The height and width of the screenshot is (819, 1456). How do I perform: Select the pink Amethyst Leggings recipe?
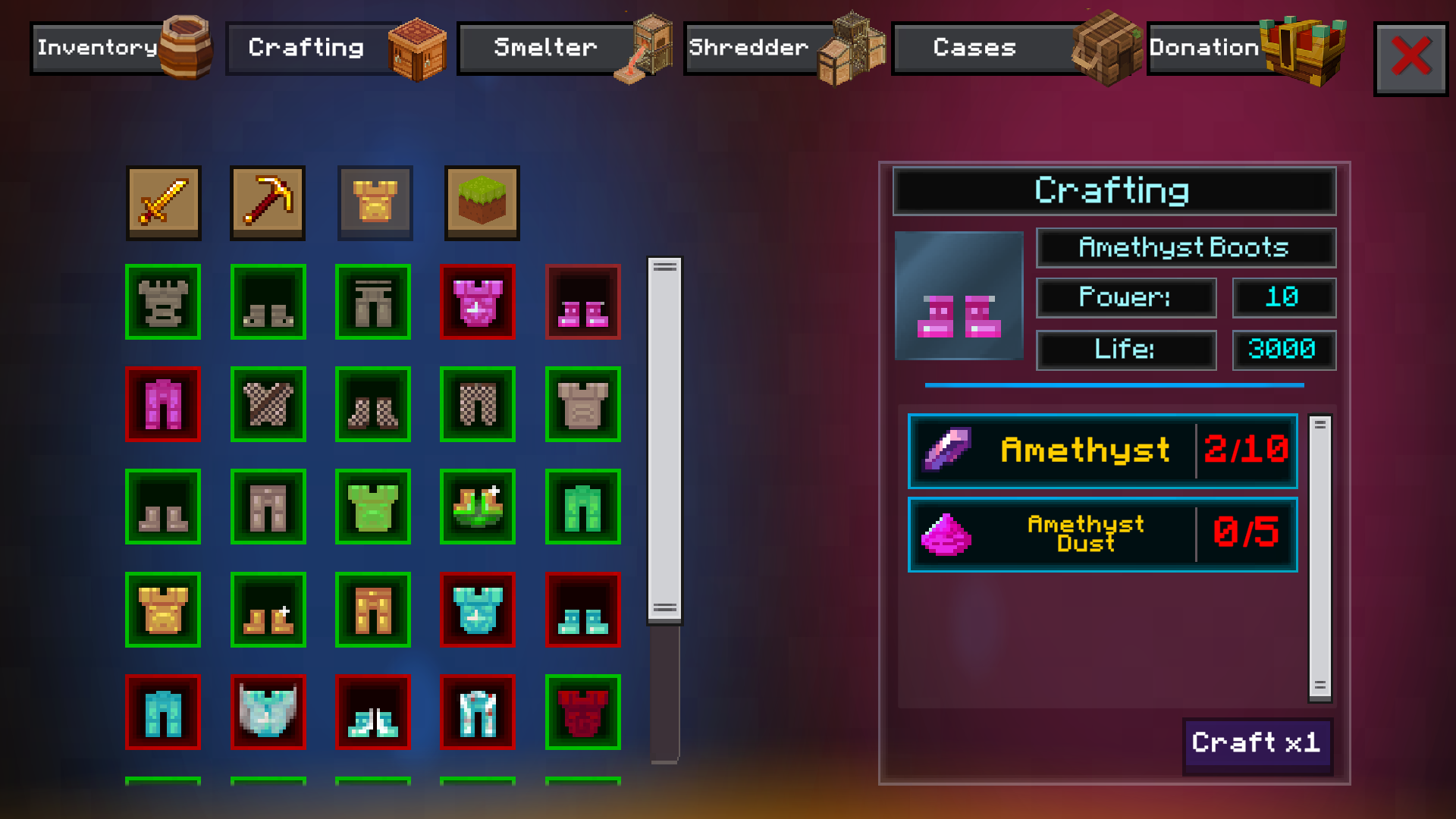(163, 405)
